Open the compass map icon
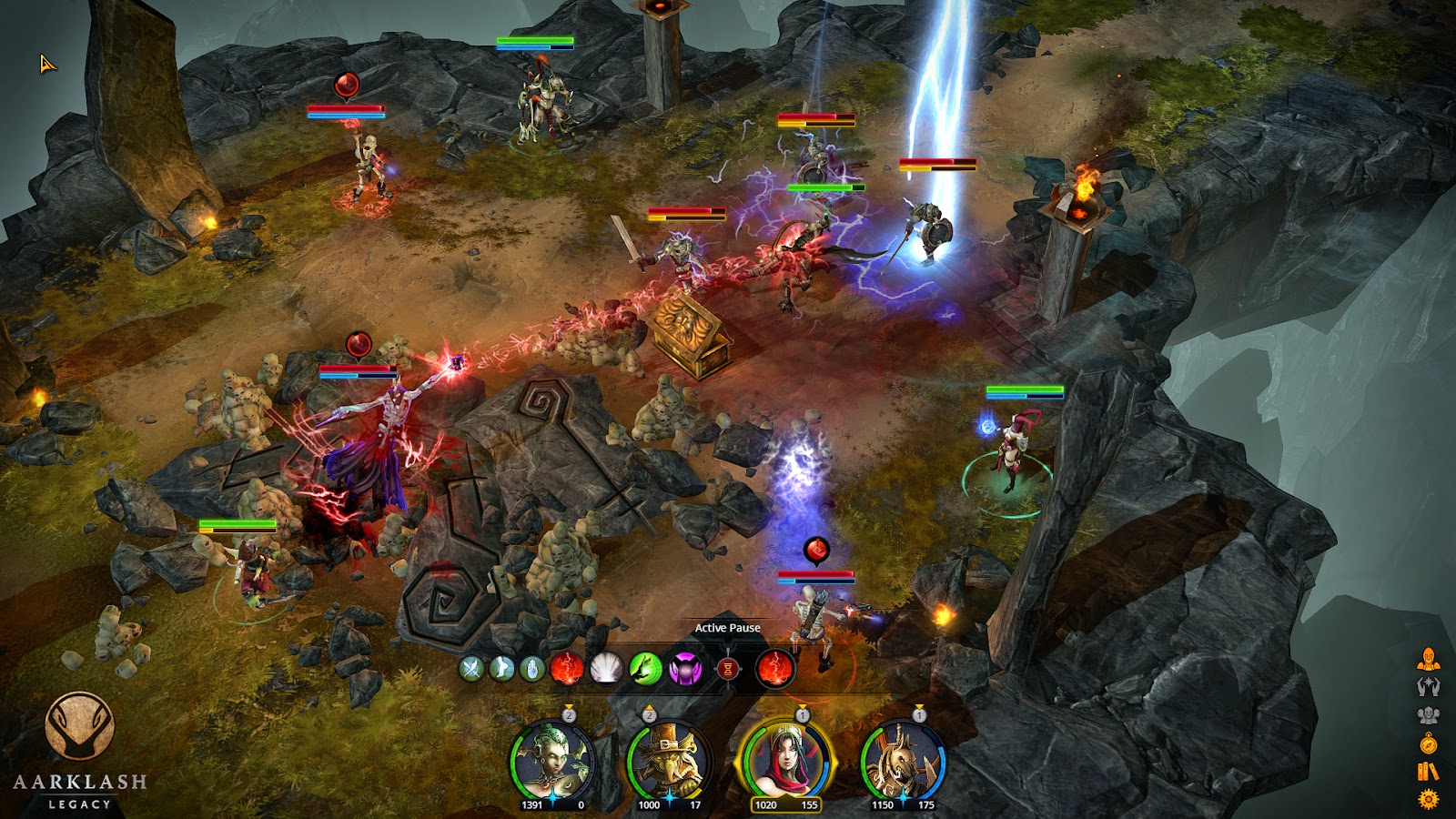The image size is (1456, 819). point(1428,743)
